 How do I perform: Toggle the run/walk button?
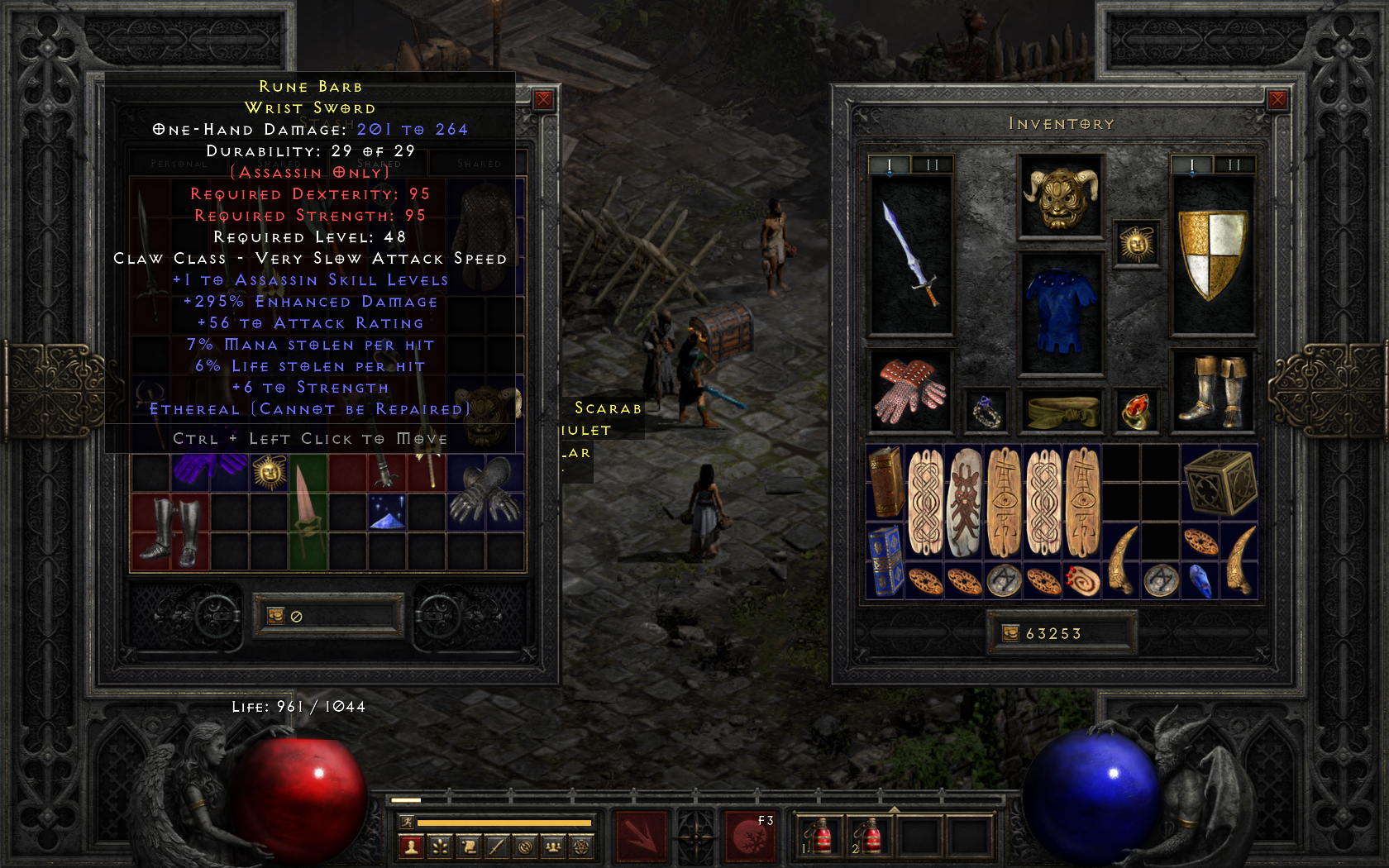406,822
